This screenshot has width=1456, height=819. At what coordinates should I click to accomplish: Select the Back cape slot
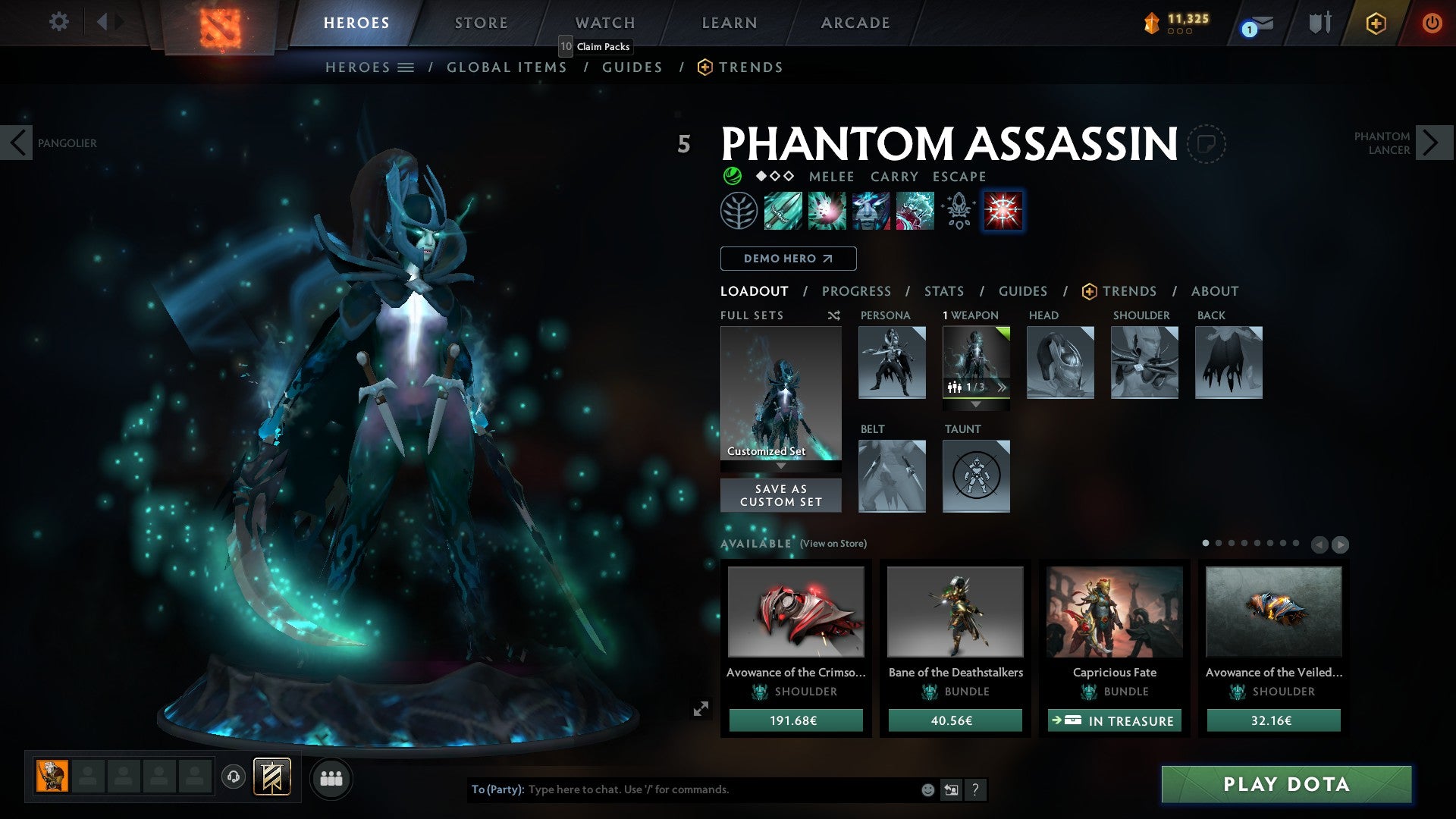(1228, 362)
